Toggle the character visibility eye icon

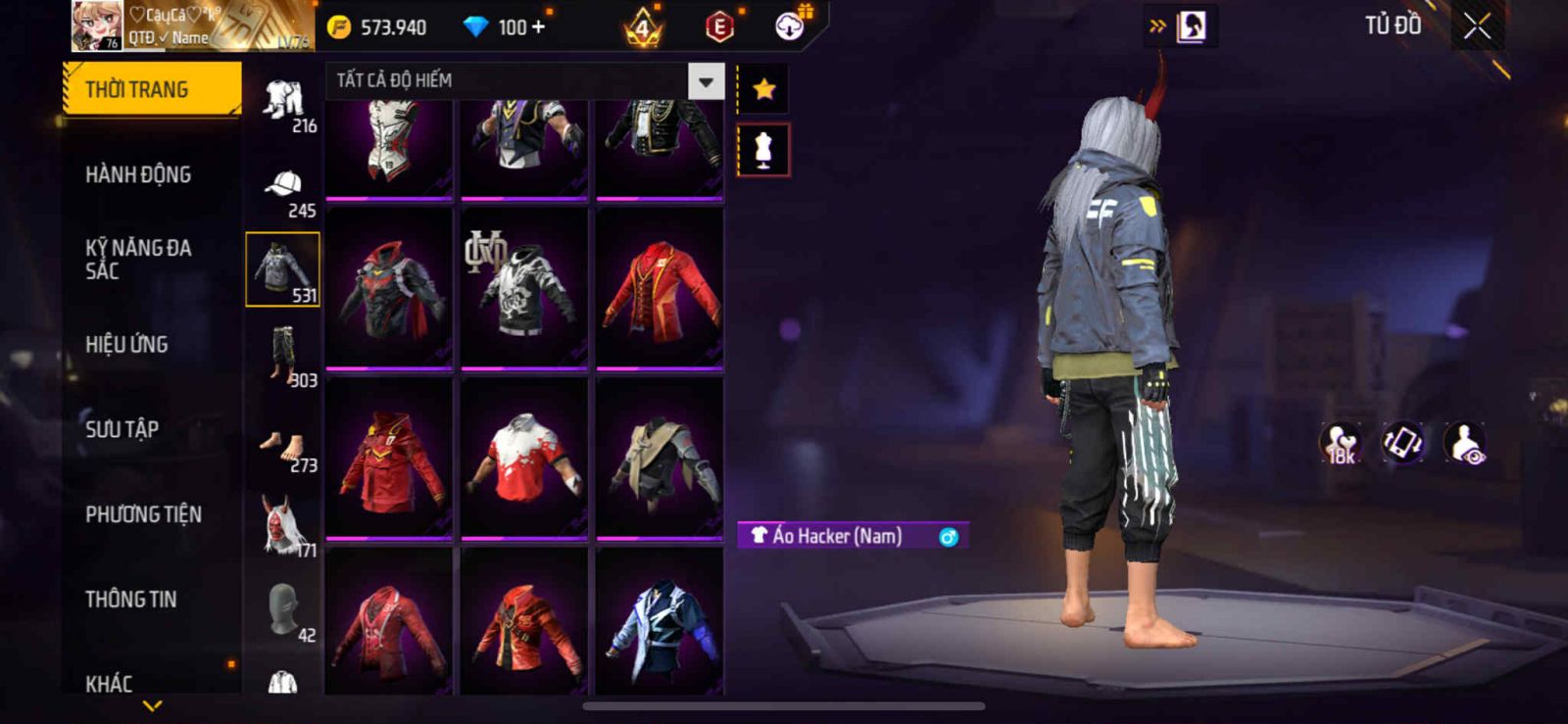click(1465, 442)
